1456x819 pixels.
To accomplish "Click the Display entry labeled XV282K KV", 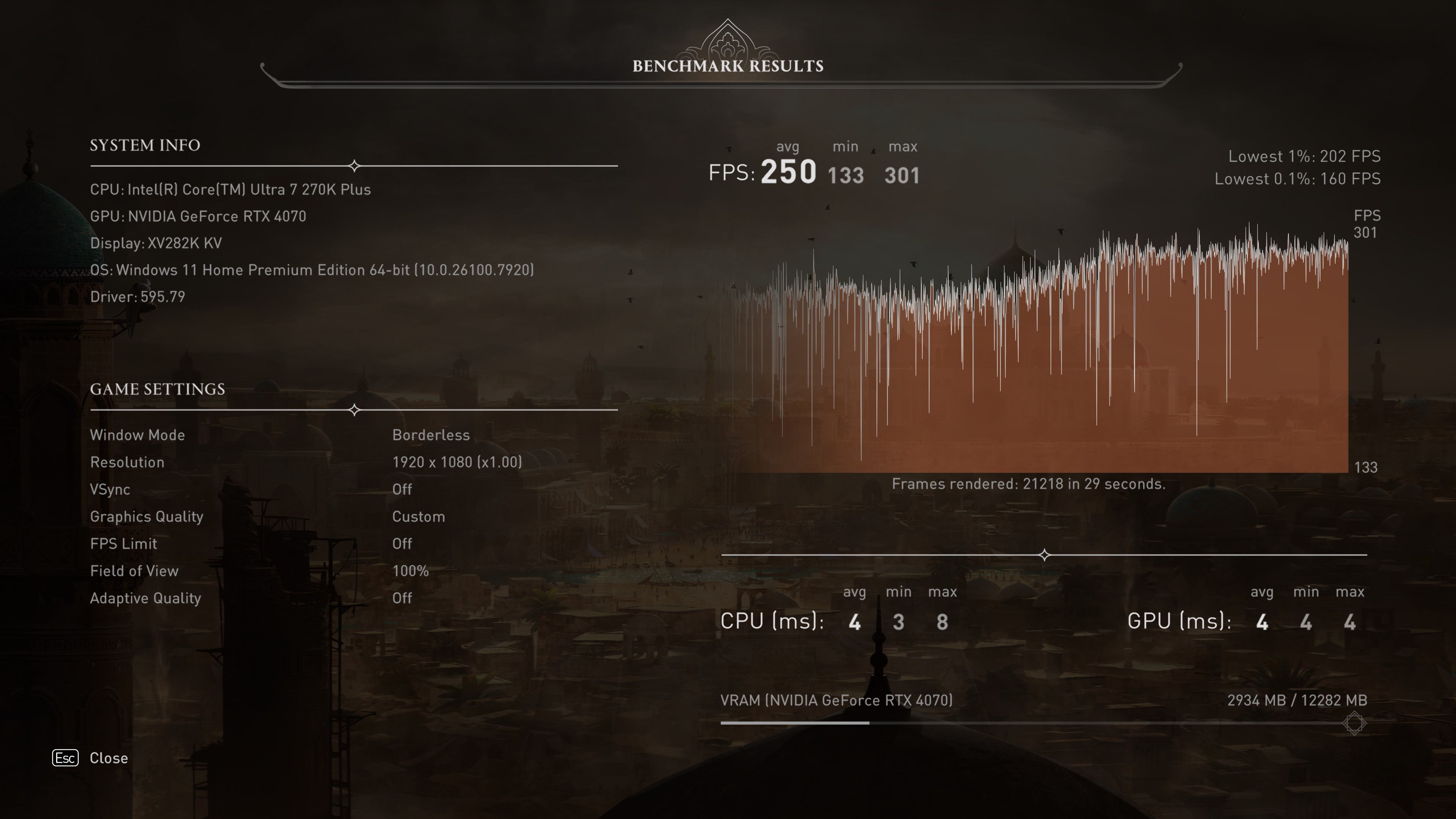I will tap(156, 243).
